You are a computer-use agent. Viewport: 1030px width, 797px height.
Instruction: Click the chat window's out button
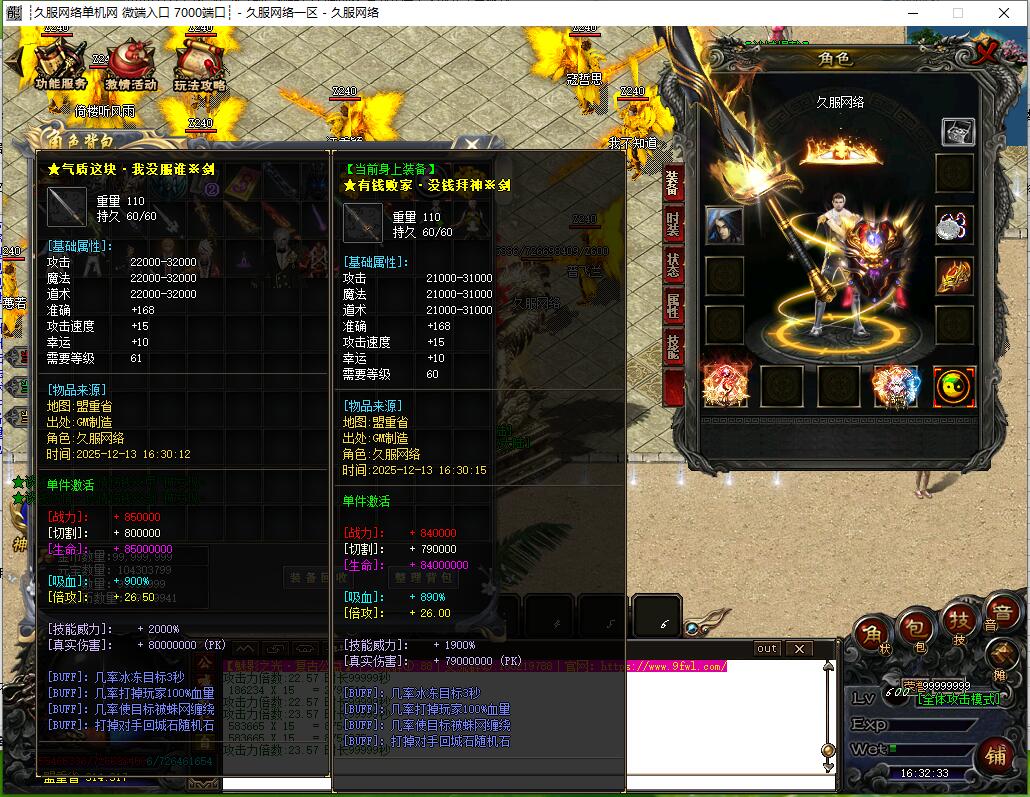pos(767,649)
